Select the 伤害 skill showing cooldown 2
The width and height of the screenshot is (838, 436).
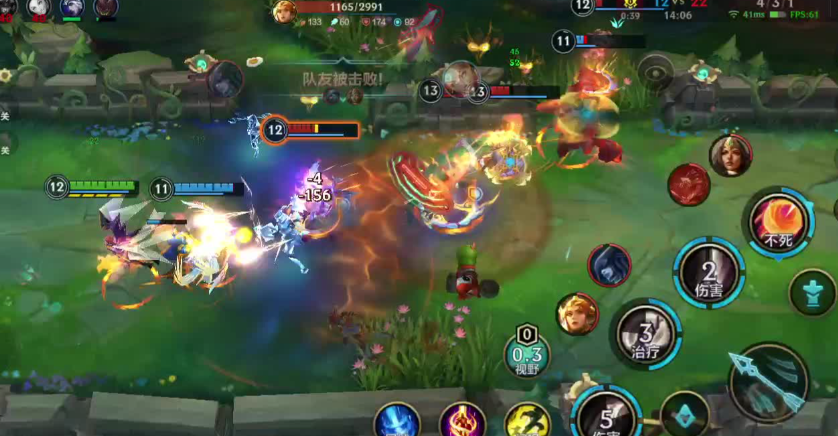coord(709,272)
